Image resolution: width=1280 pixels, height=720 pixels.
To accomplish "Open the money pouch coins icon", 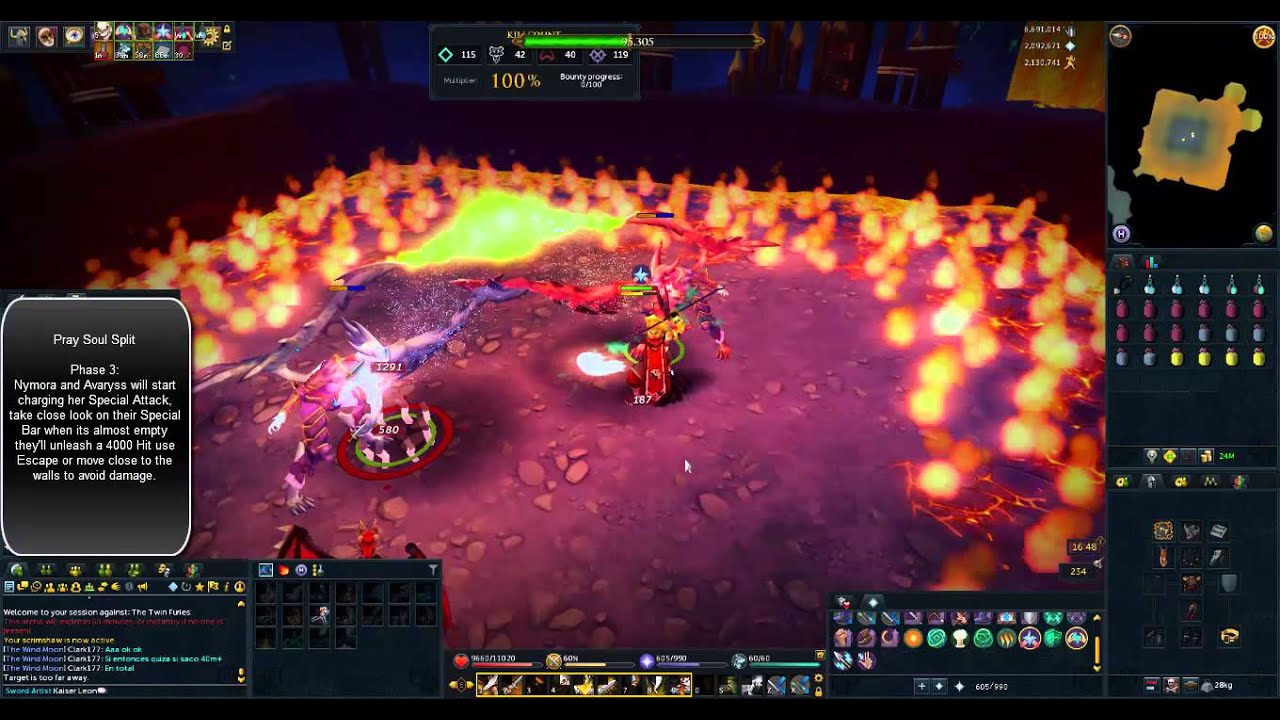I will (1206, 456).
